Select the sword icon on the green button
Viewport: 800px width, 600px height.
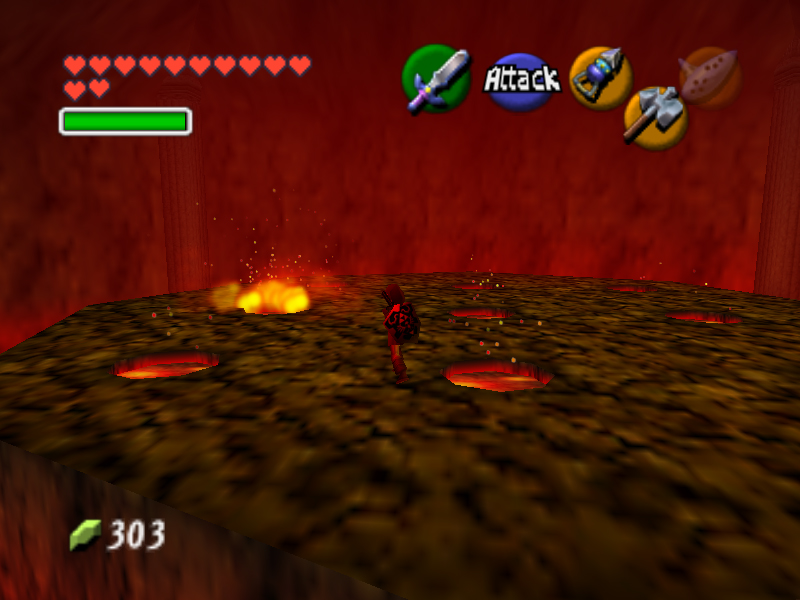coord(437,79)
